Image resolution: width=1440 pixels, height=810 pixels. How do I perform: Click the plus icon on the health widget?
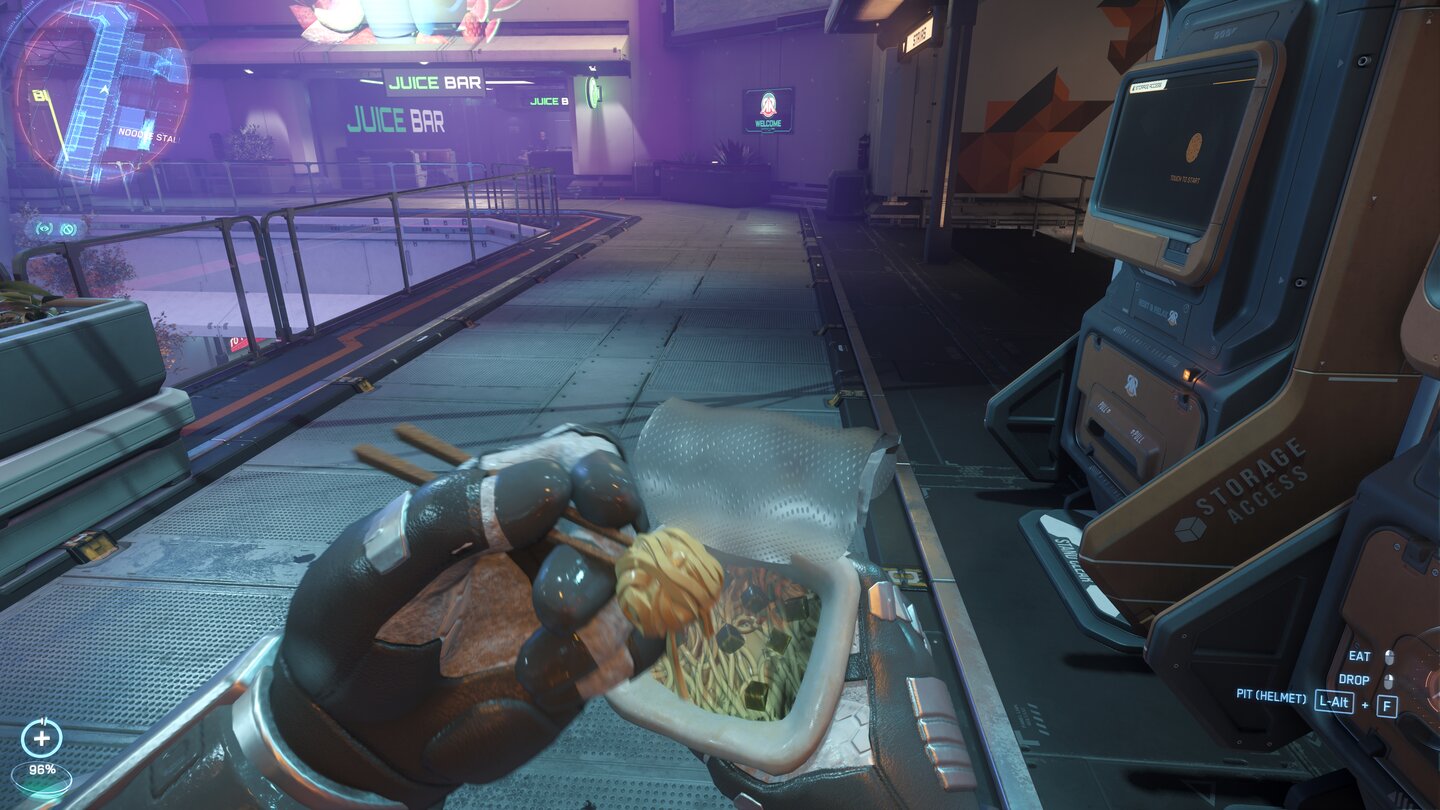pos(40,741)
